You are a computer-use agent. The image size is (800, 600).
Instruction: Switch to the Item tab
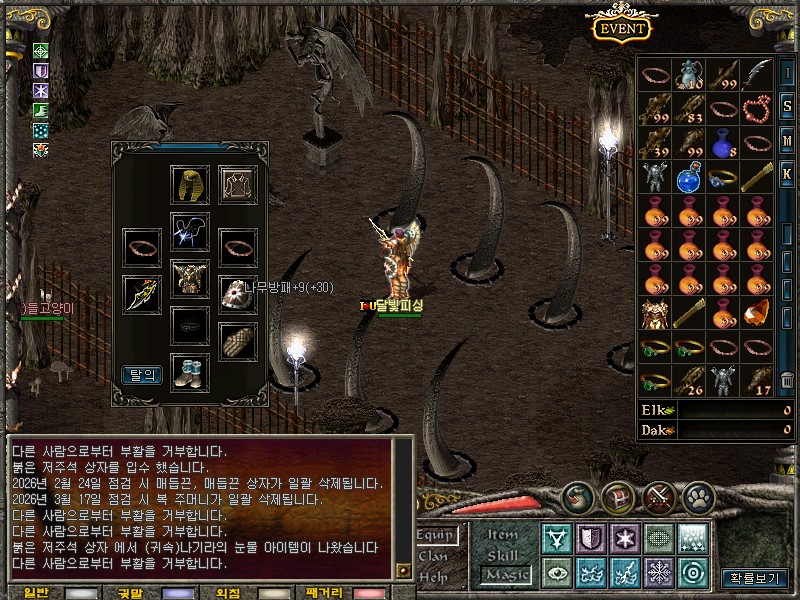[x=503, y=536]
